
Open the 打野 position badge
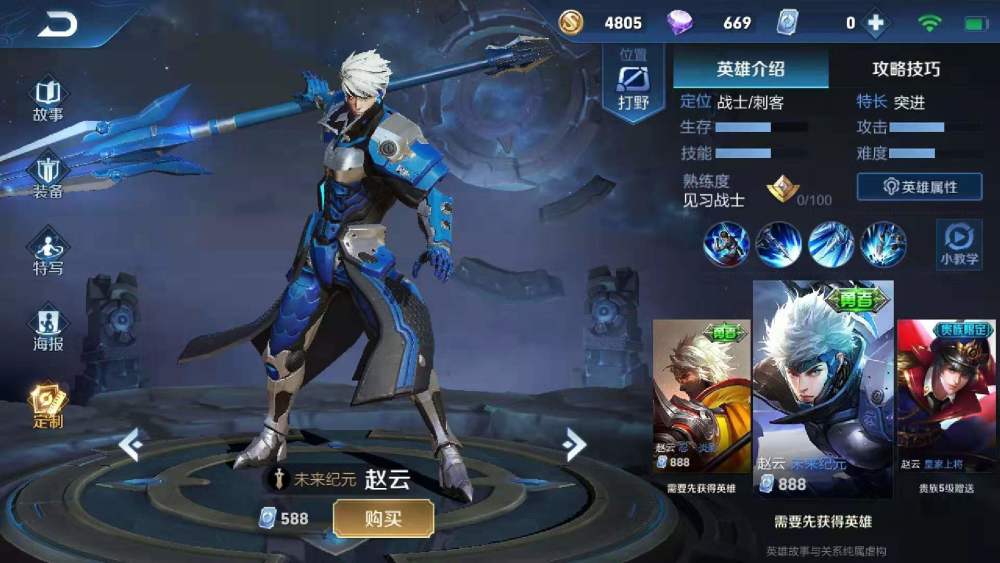tap(633, 84)
